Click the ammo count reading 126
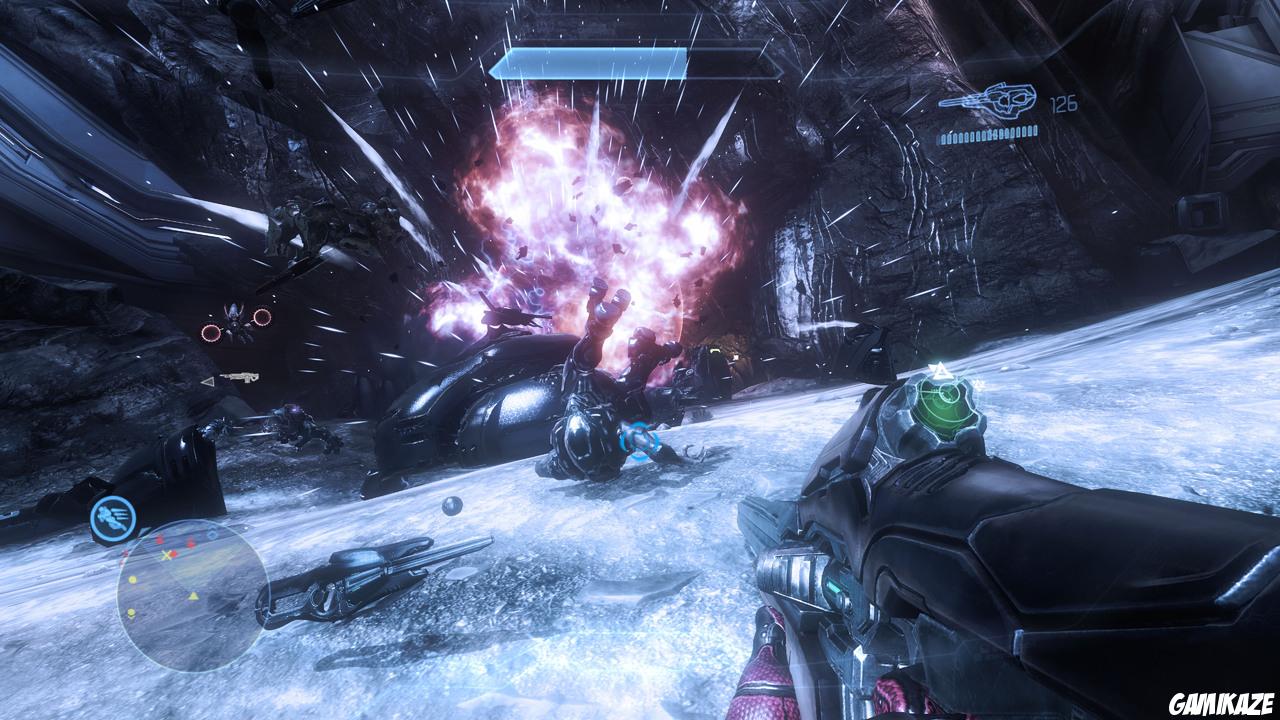This screenshot has width=1280, height=720. click(x=1063, y=101)
